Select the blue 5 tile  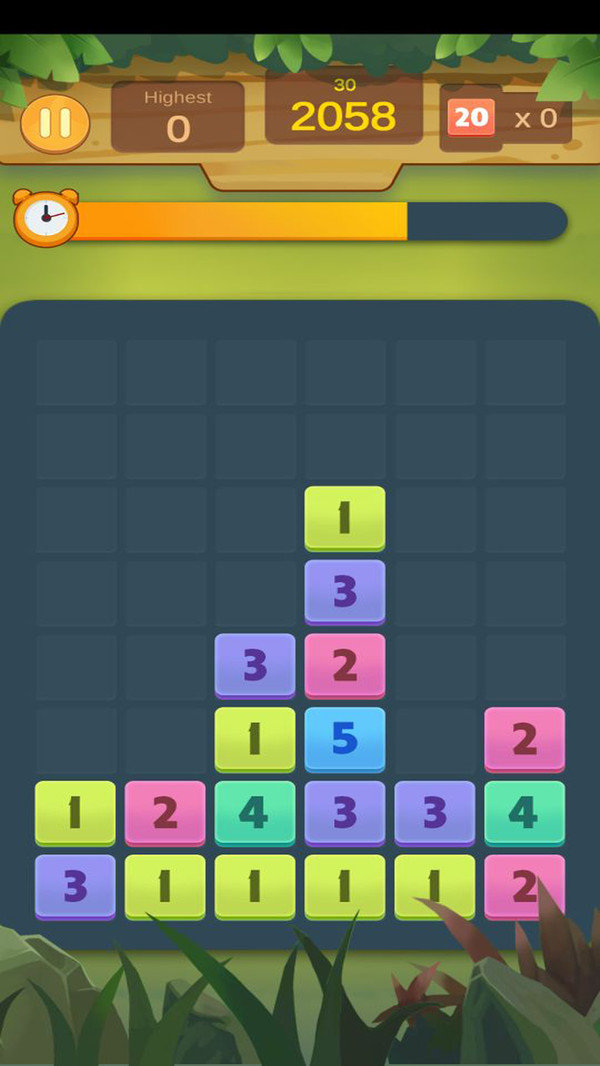pyautogui.click(x=345, y=738)
